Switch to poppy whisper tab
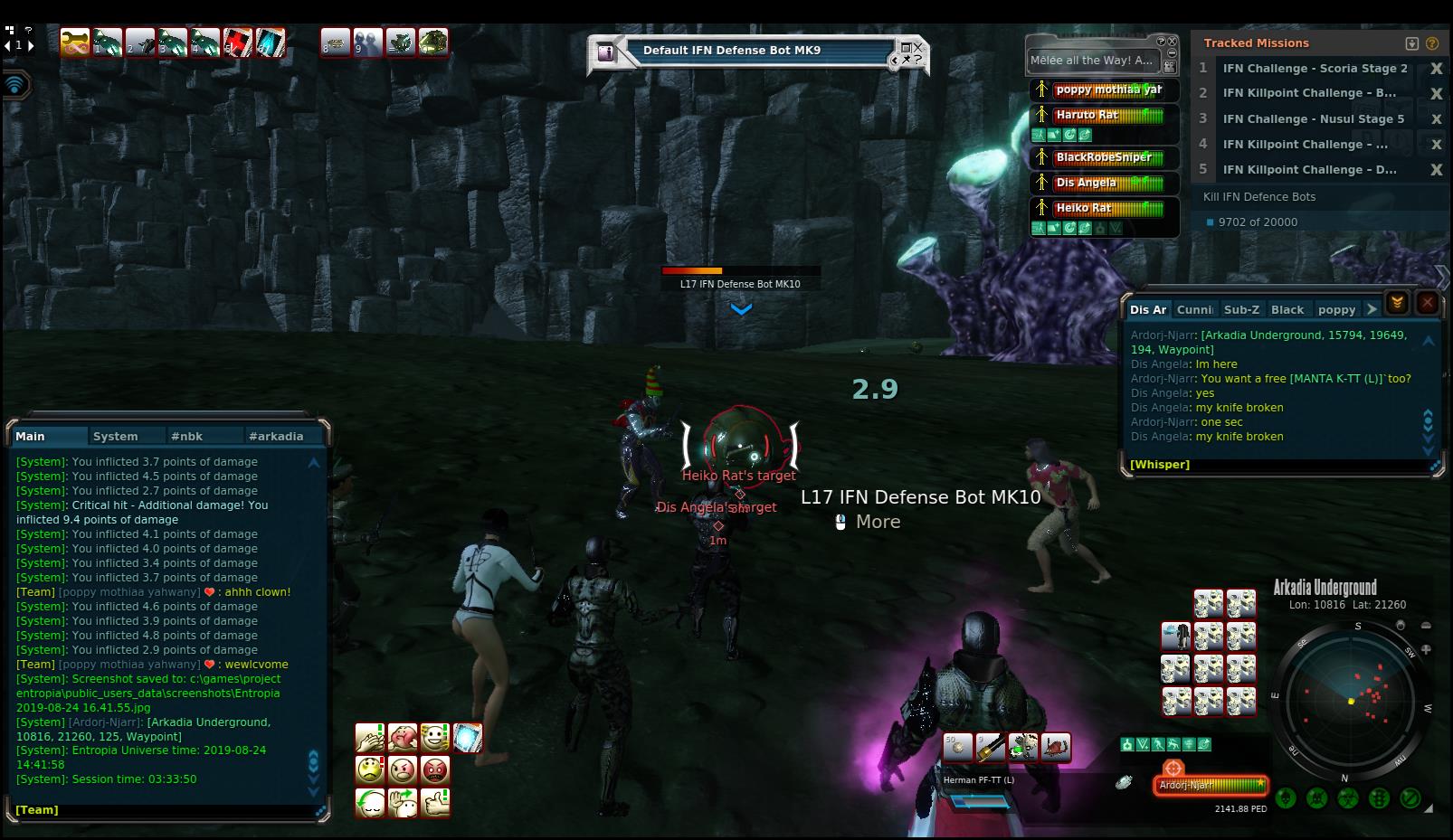1453x840 pixels. (x=1336, y=309)
